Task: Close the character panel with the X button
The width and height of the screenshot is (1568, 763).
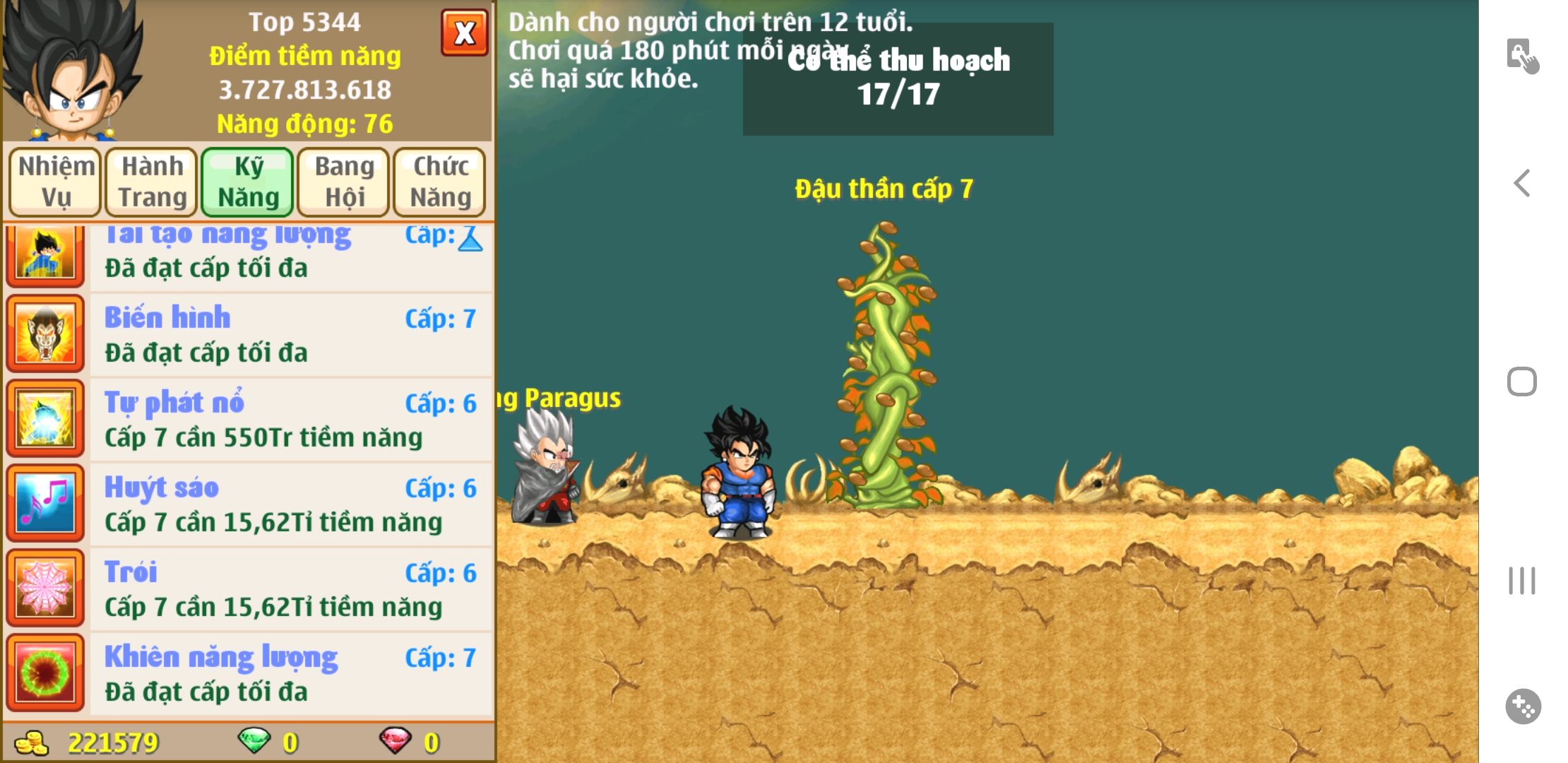Action: [464, 33]
